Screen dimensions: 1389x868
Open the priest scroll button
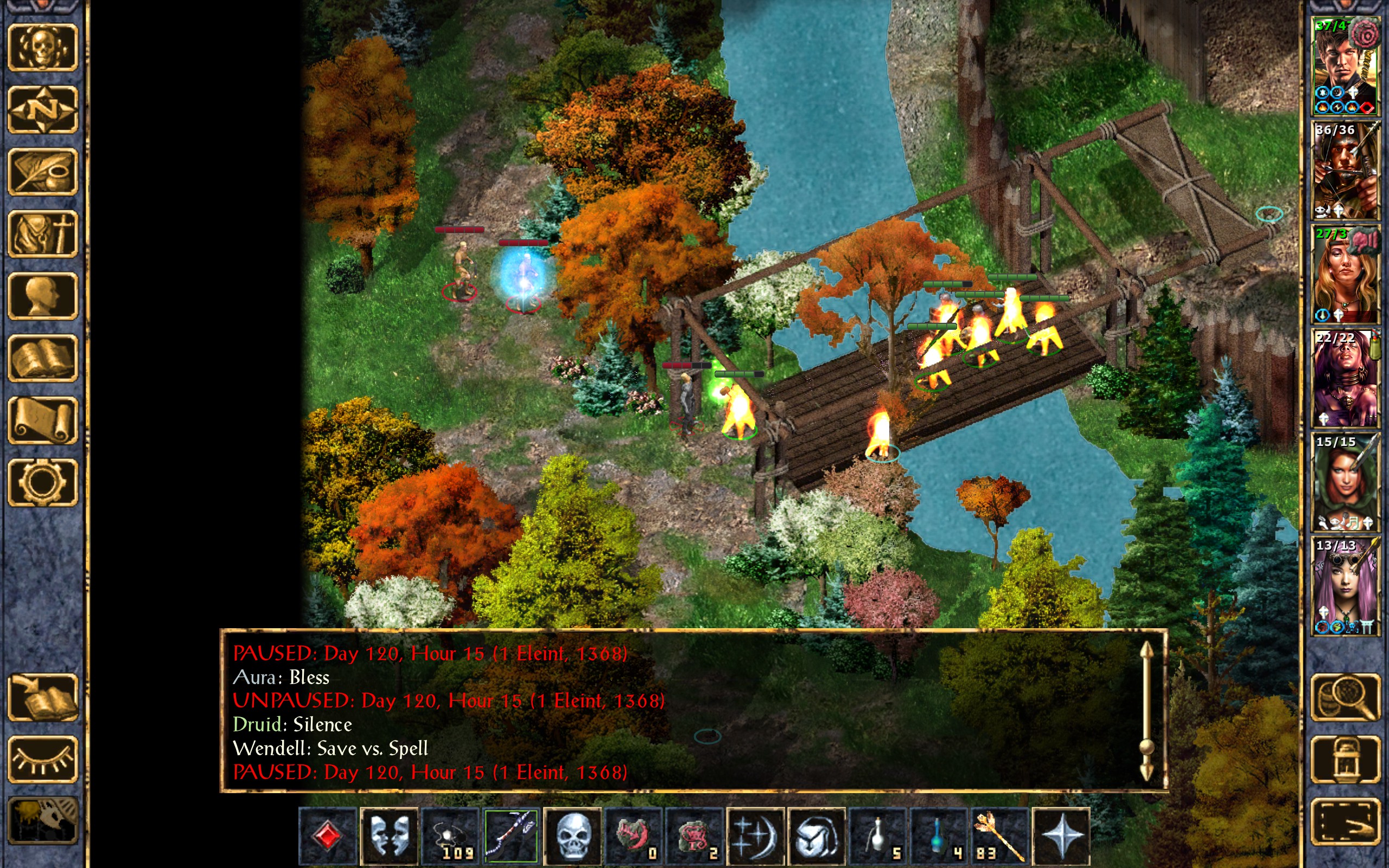click(42, 420)
